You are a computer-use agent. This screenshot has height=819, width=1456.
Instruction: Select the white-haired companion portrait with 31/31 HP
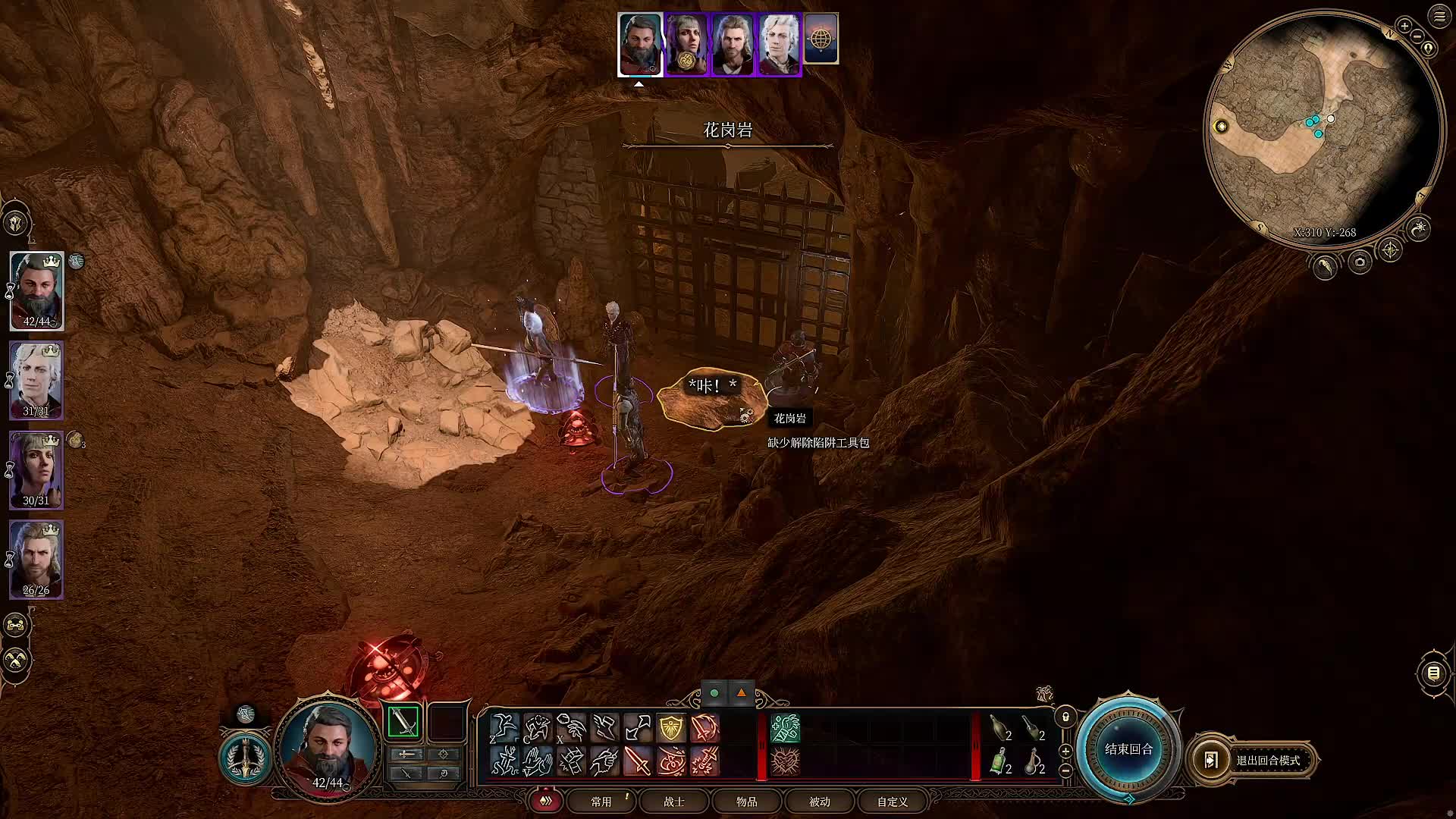36,380
